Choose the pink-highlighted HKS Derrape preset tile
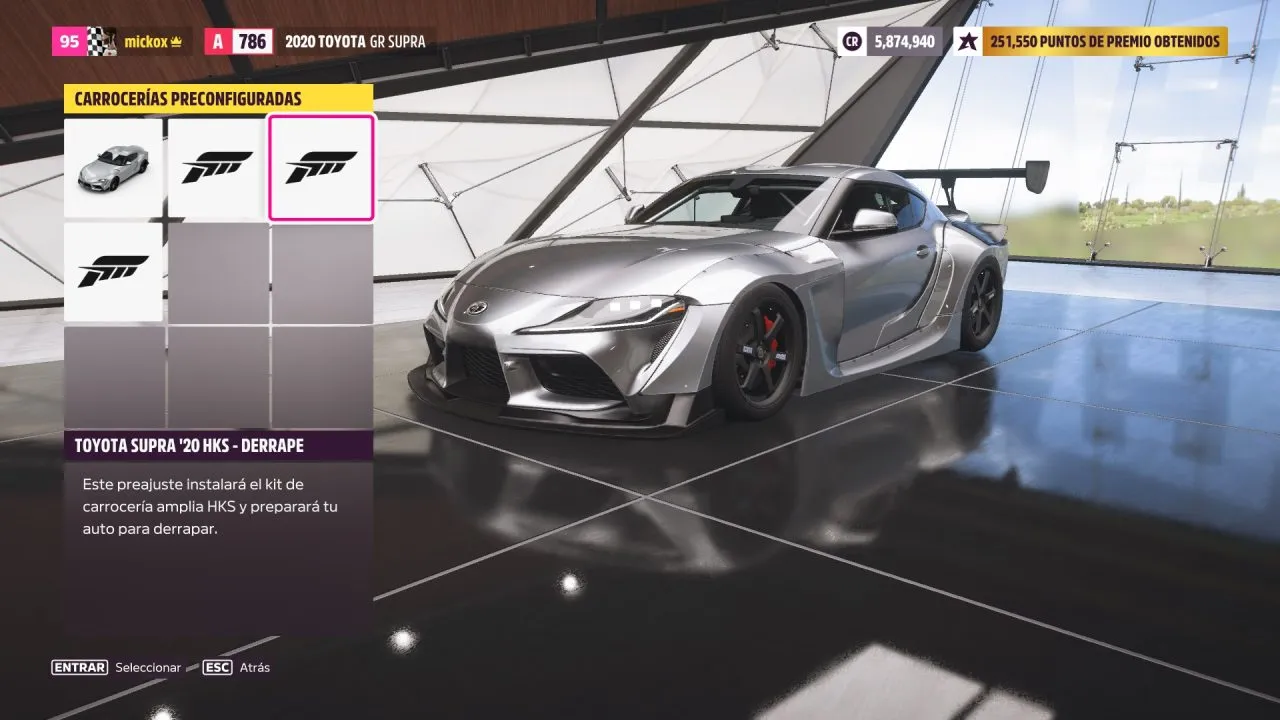 (321, 168)
